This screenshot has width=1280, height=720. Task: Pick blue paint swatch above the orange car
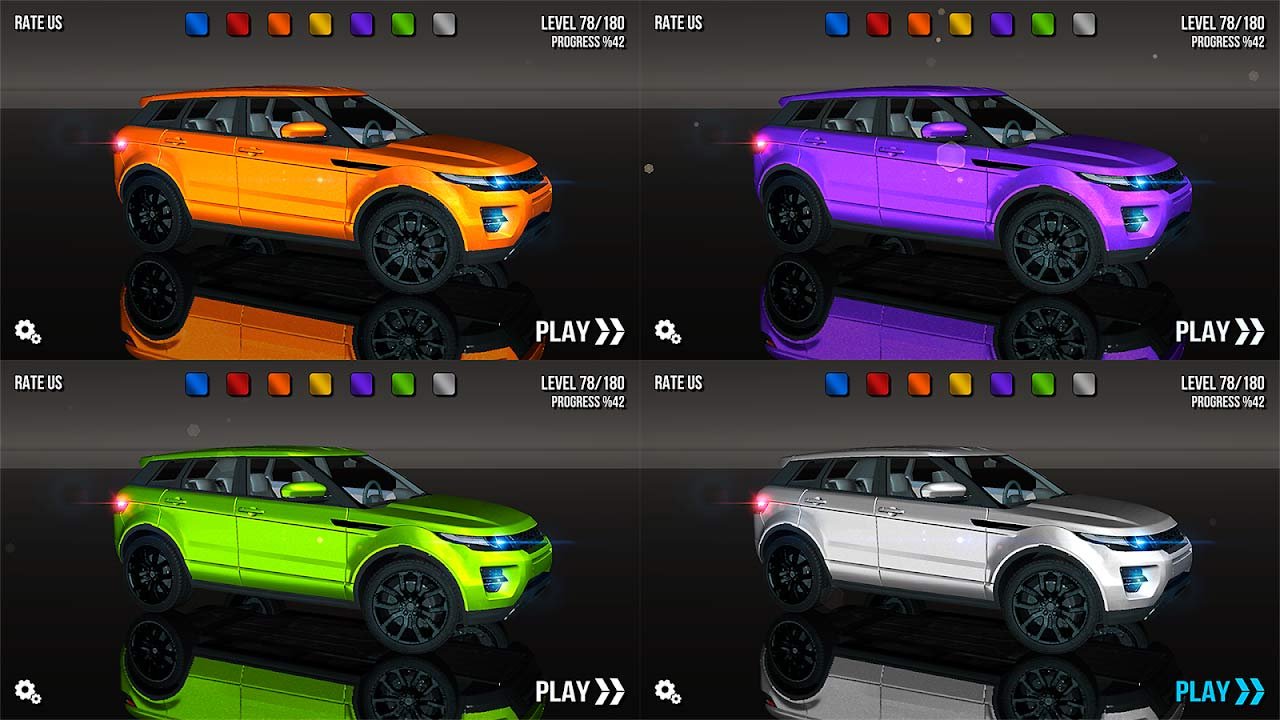click(197, 24)
